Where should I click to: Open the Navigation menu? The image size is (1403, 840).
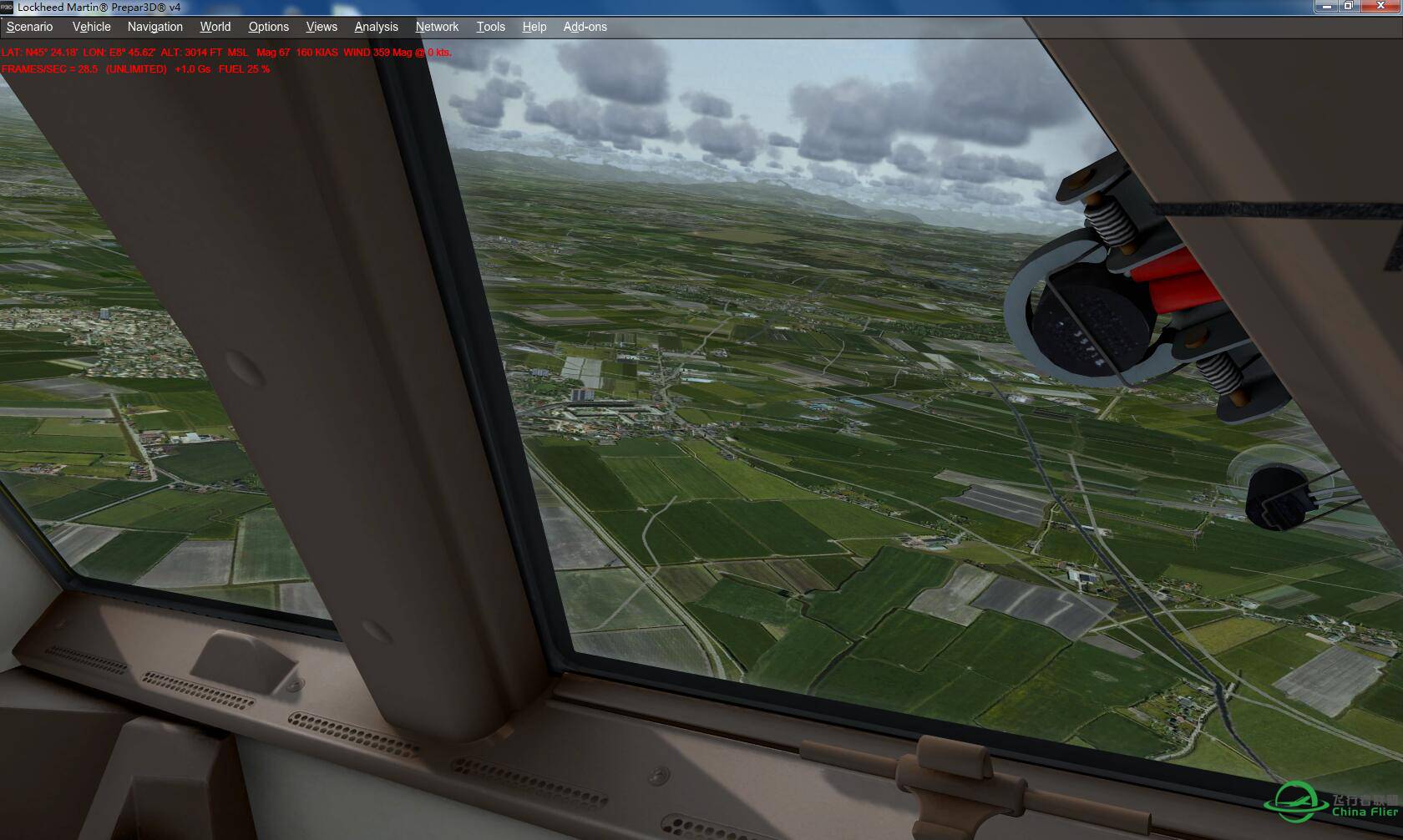point(155,27)
